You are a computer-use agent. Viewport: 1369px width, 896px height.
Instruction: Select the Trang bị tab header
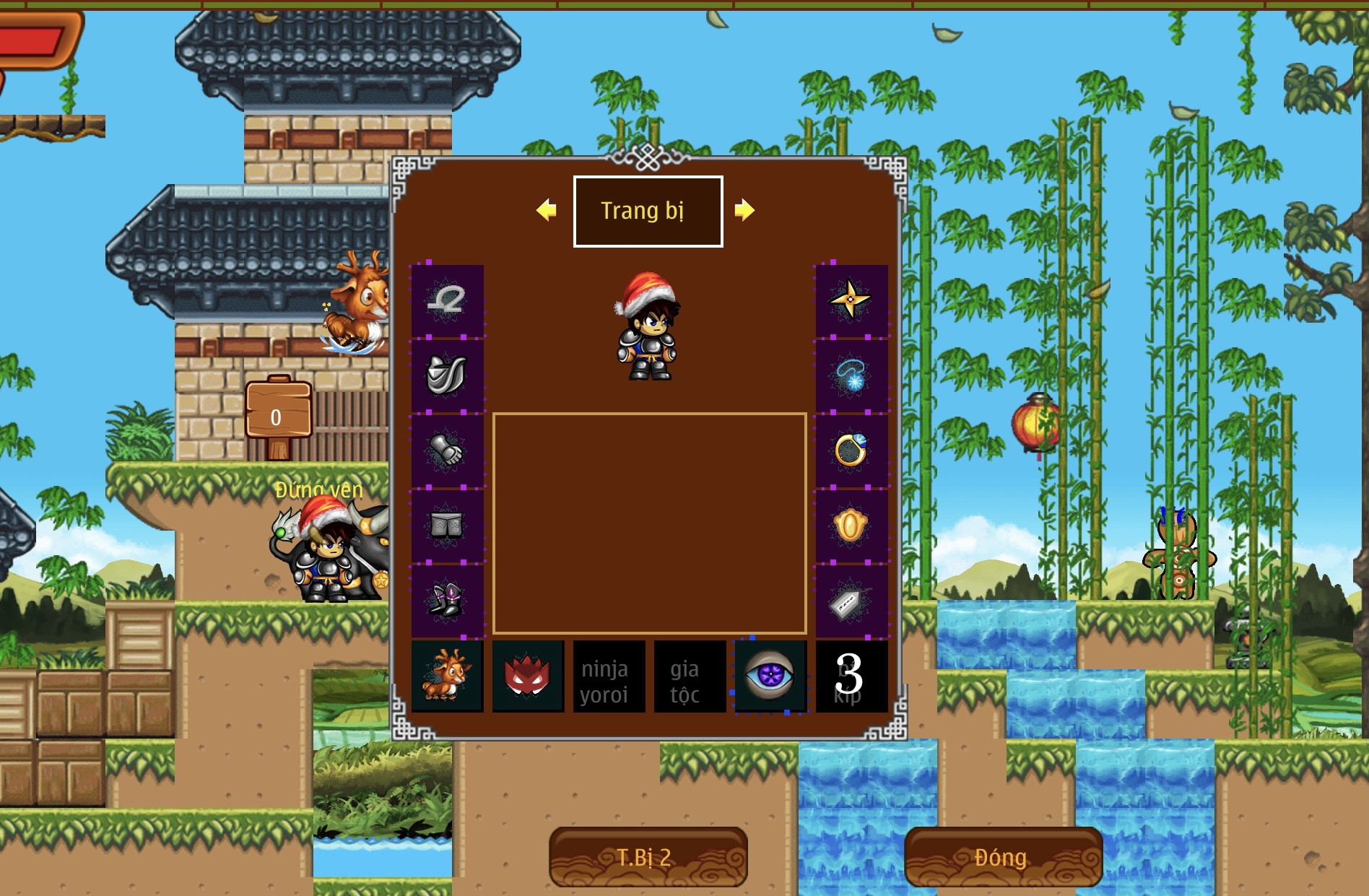click(648, 211)
